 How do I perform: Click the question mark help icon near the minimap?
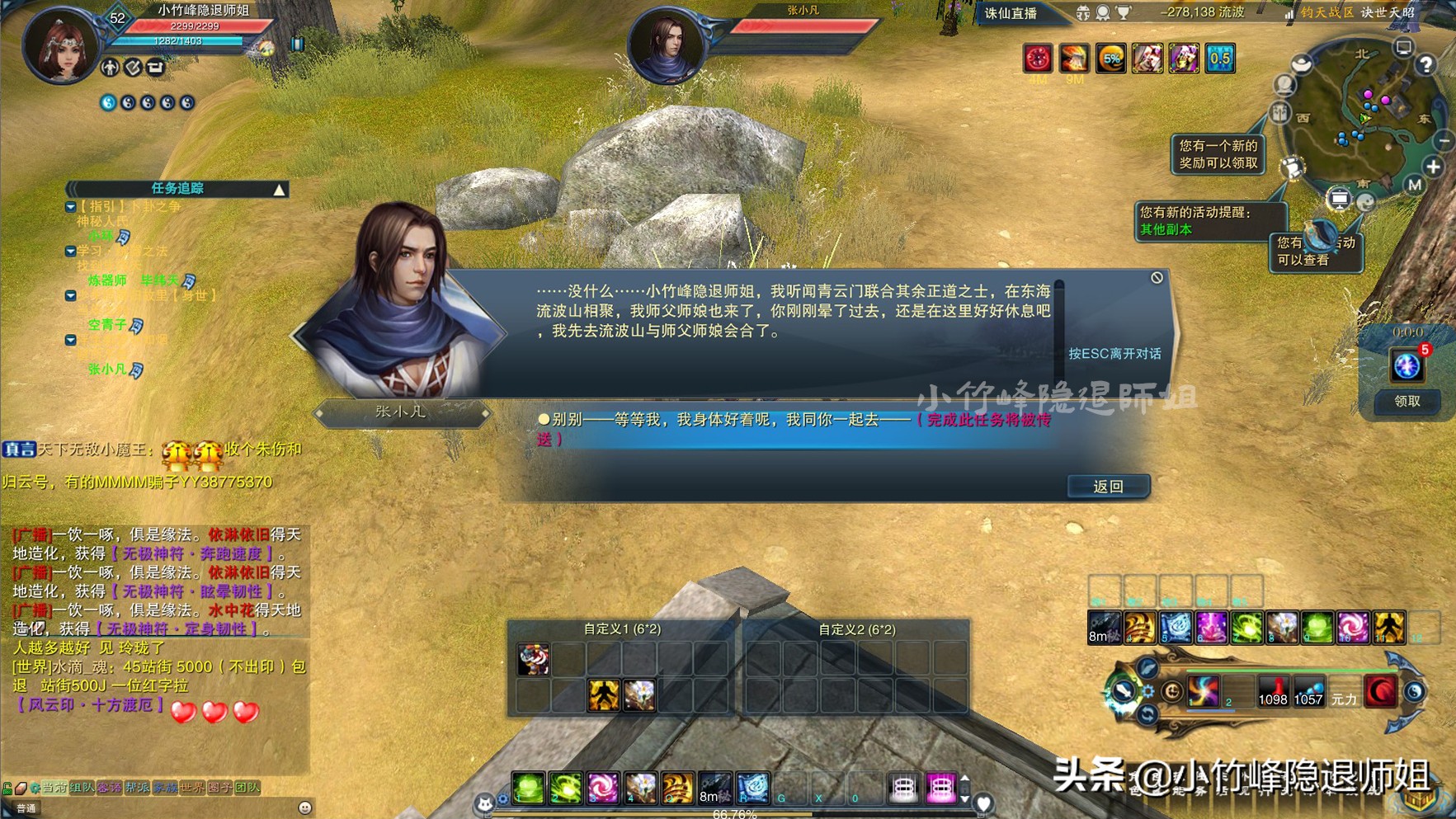click(1425, 65)
